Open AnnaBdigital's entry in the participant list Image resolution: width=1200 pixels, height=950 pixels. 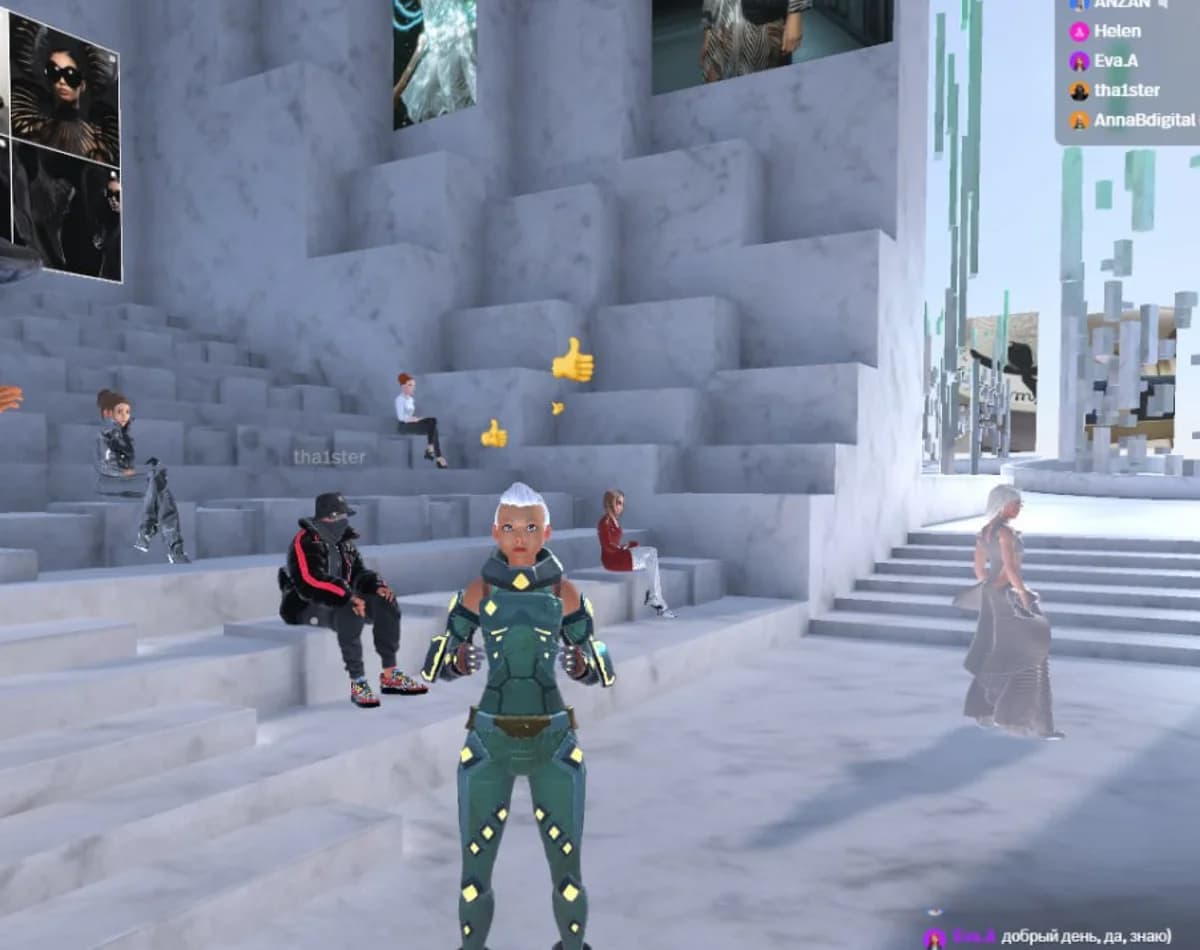(x=1143, y=120)
